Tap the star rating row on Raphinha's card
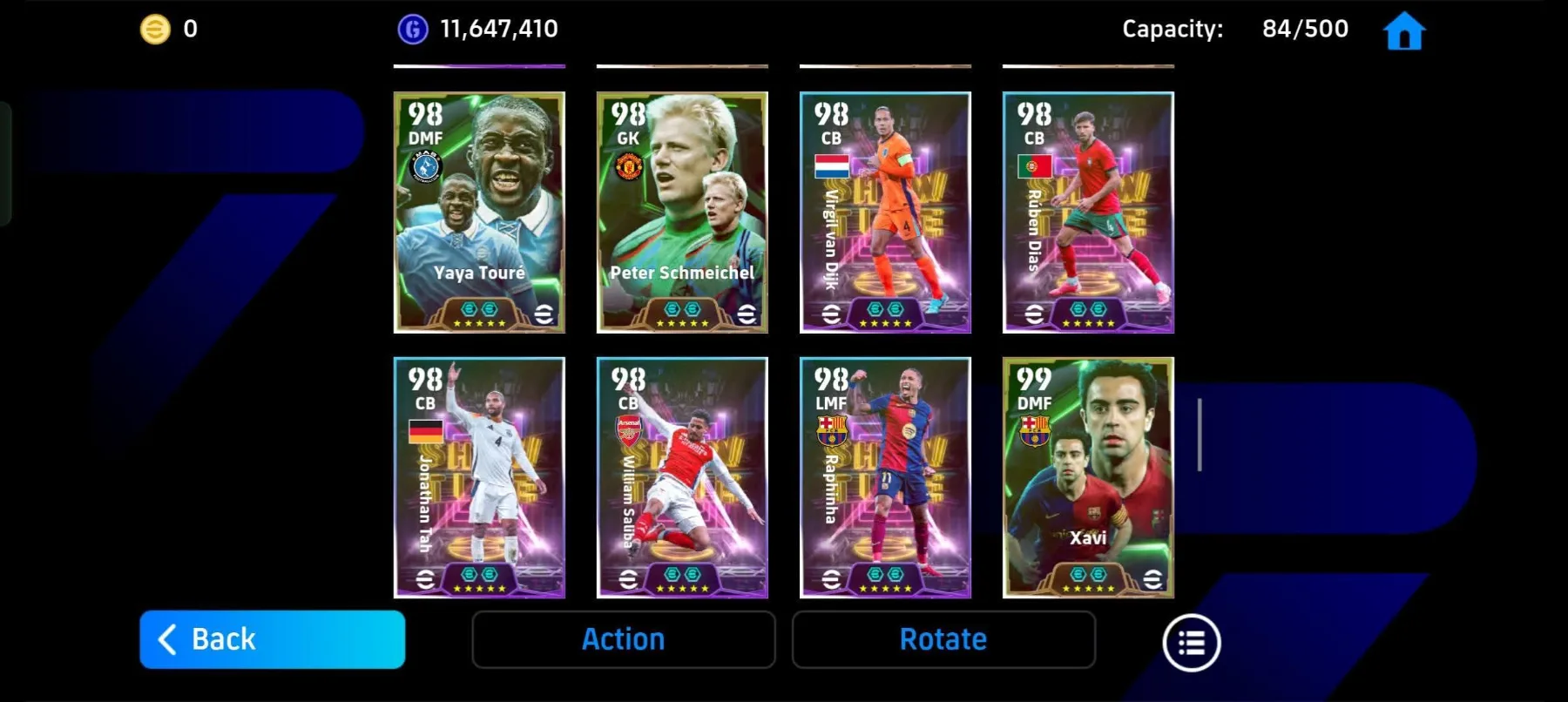Image resolution: width=1568 pixels, height=702 pixels. pyautogui.click(x=886, y=589)
